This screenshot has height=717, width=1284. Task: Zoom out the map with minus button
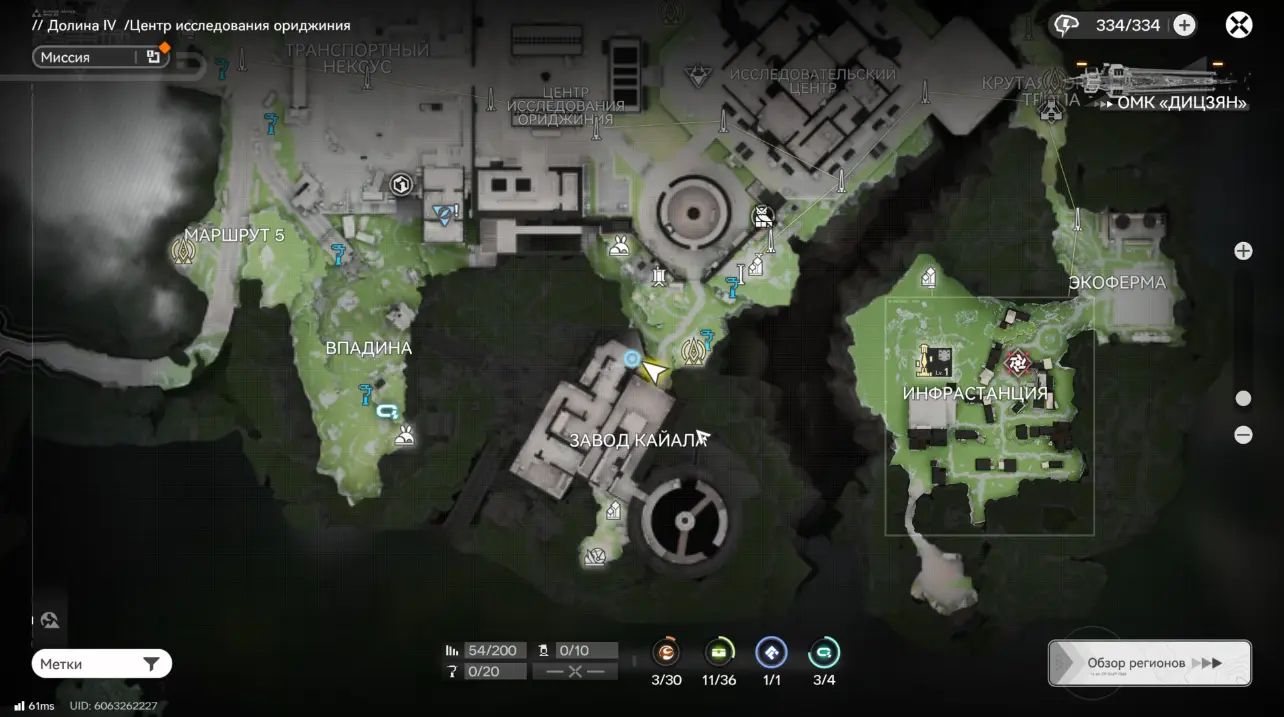pos(1243,435)
